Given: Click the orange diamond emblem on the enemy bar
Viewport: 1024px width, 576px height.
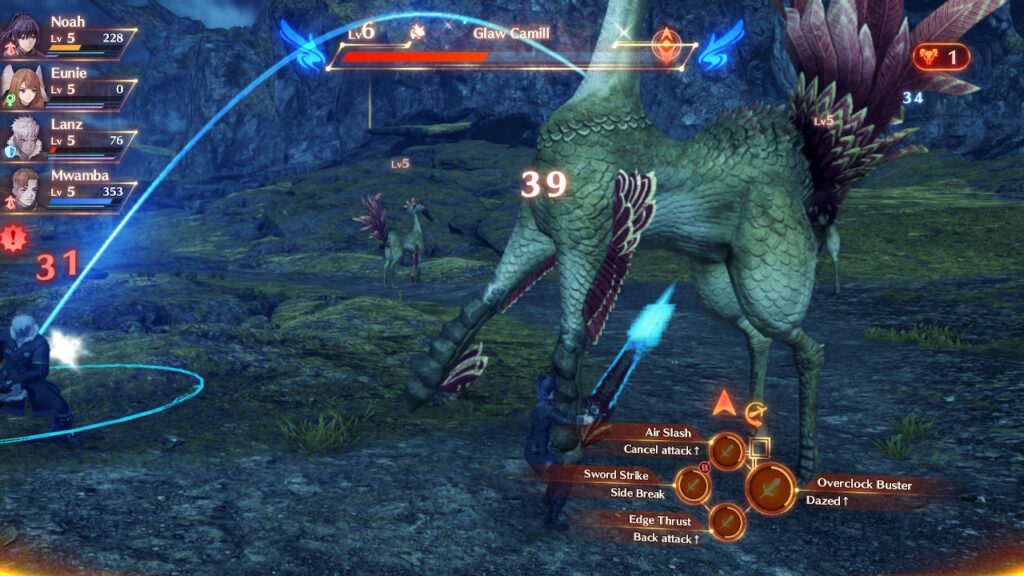Looking at the screenshot, I should (663, 44).
